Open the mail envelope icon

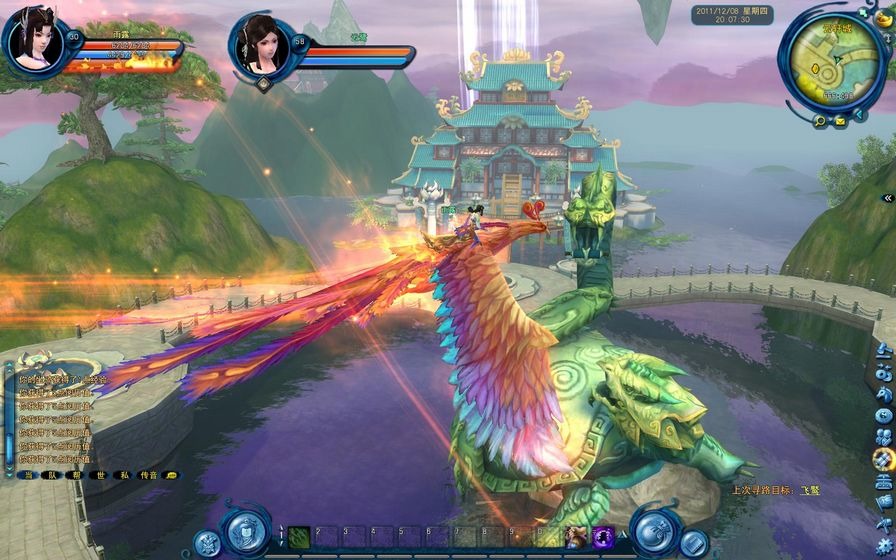(840, 121)
